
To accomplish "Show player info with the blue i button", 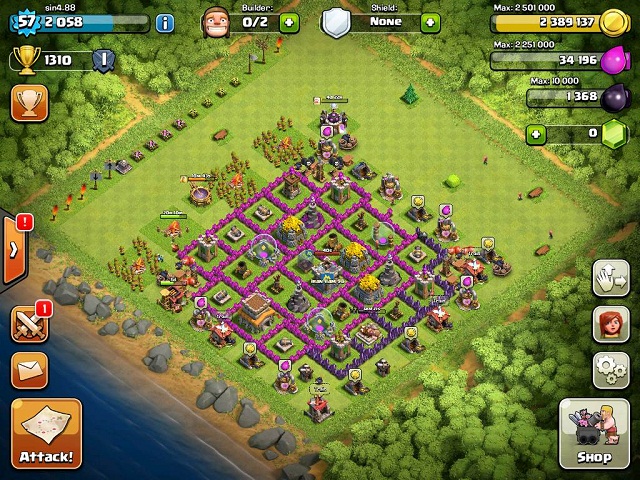I will (164, 22).
